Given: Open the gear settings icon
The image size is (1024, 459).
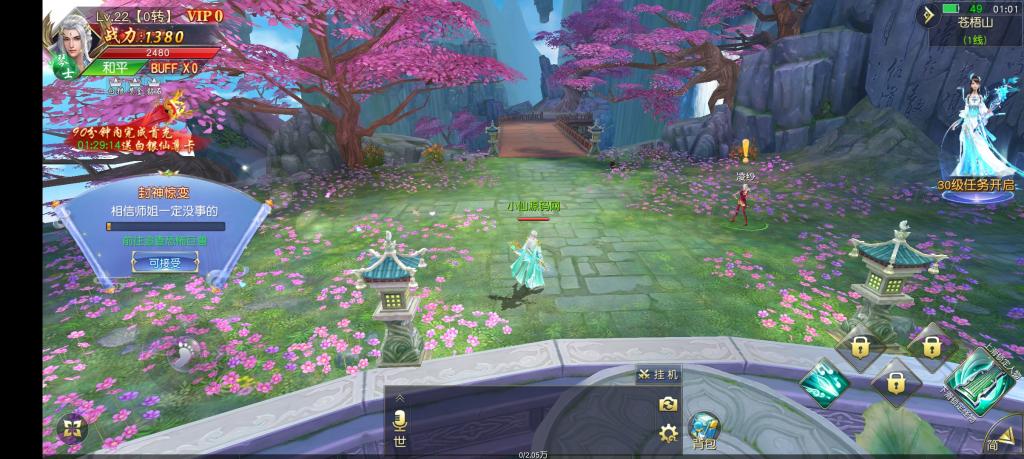Looking at the screenshot, I should tap(669, 433).
